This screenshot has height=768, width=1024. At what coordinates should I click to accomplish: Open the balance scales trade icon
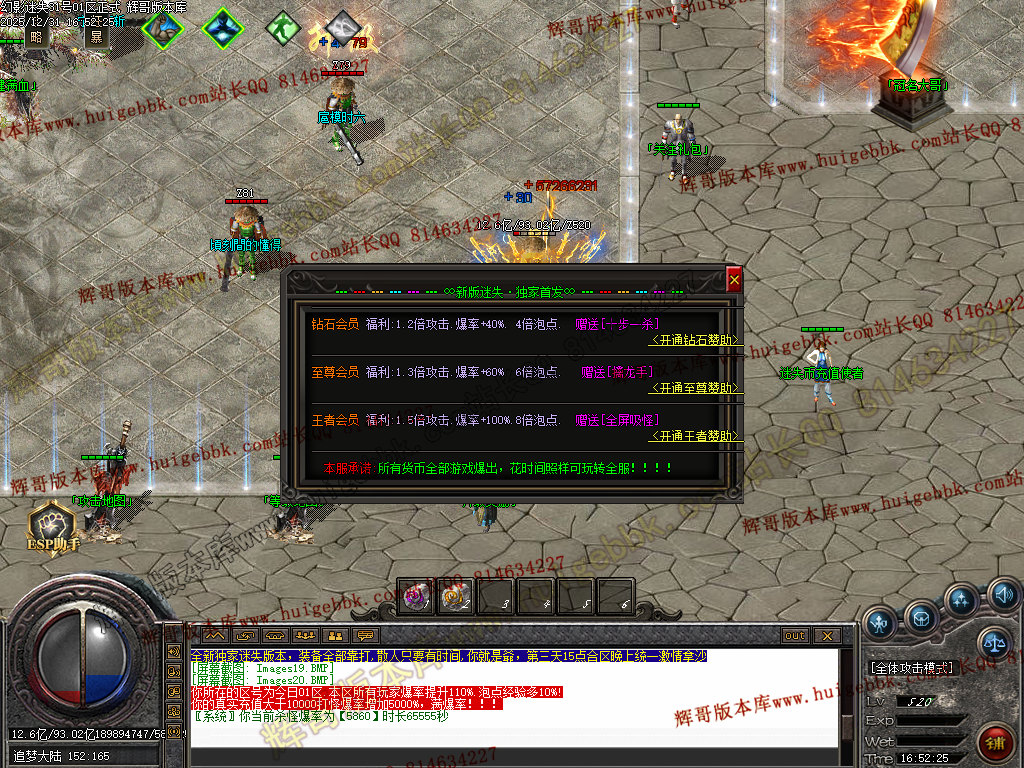(x=993, y=643)
